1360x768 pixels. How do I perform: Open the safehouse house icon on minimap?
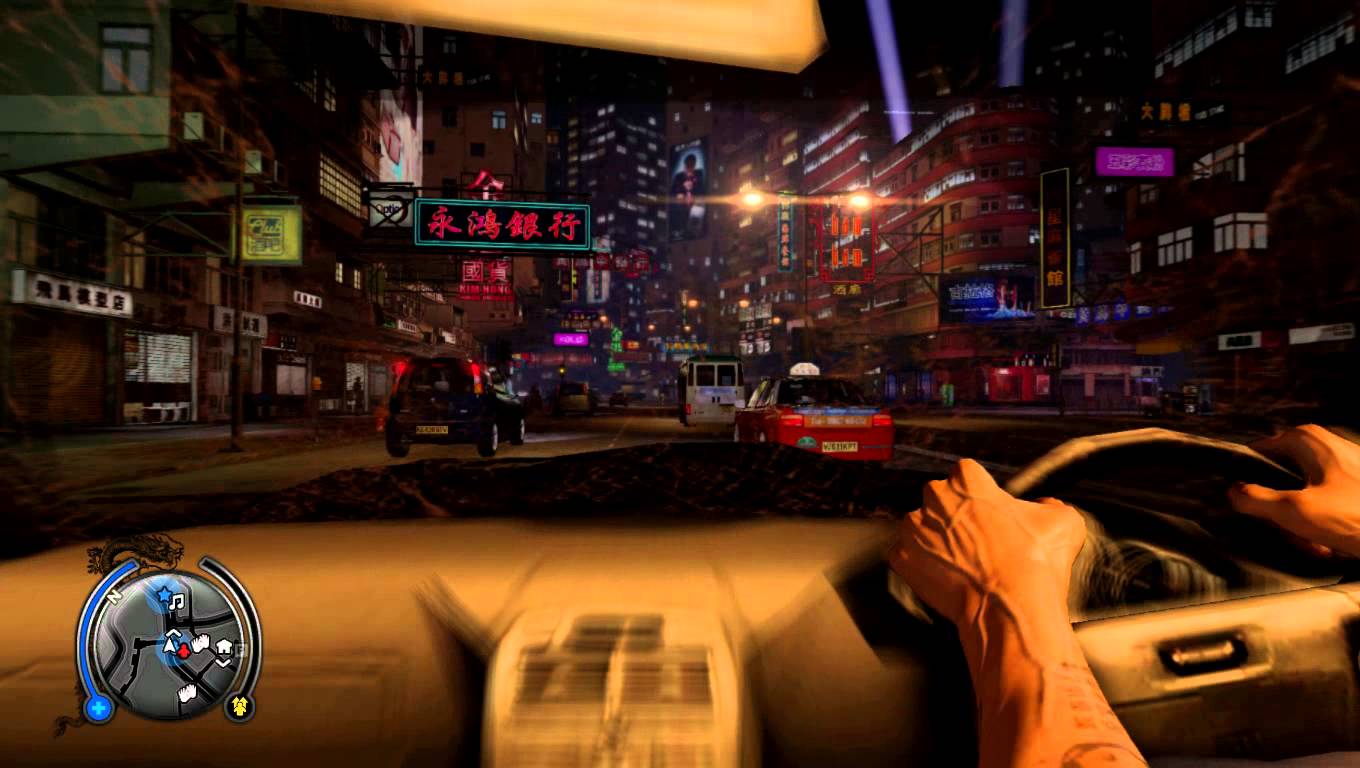pos(224,646)
